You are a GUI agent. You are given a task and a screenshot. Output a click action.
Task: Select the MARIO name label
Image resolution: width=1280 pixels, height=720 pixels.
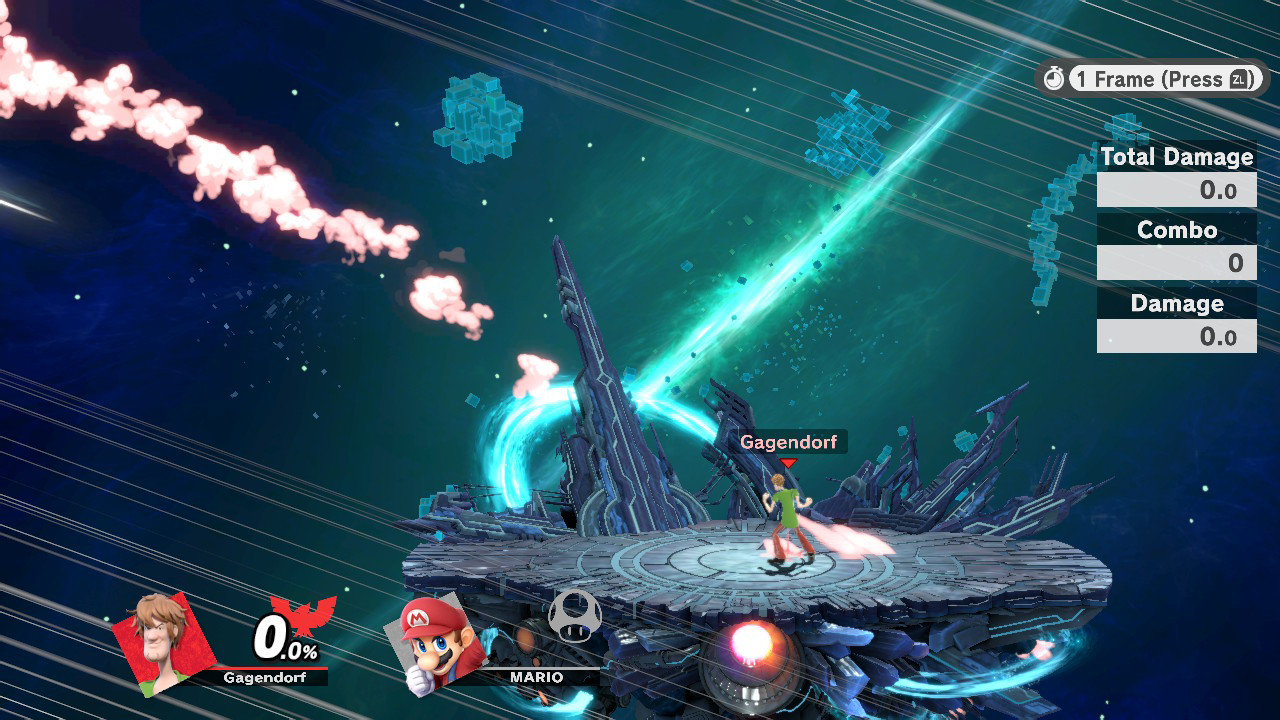535,677
